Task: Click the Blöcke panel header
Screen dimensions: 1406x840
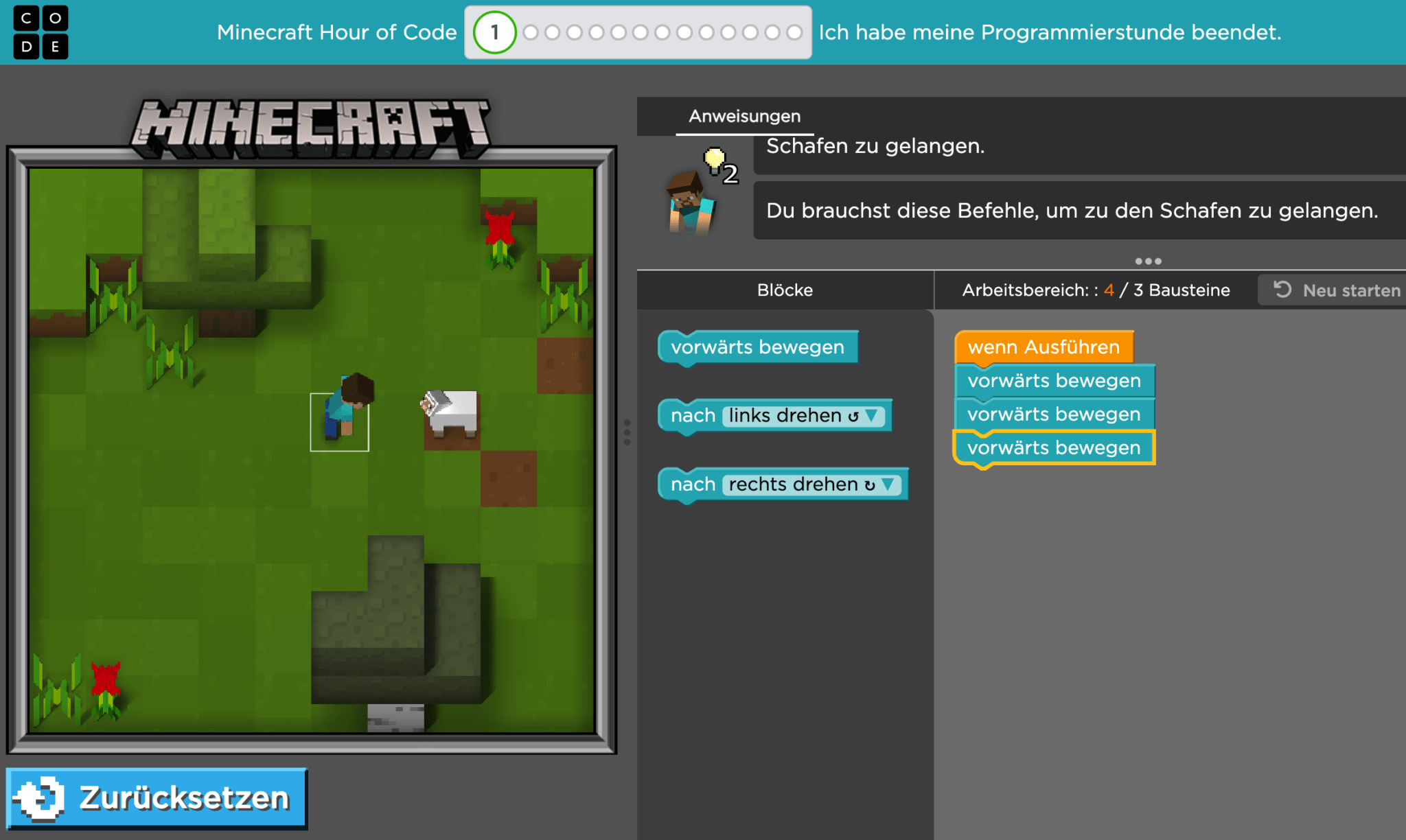Action: point(785,290)
